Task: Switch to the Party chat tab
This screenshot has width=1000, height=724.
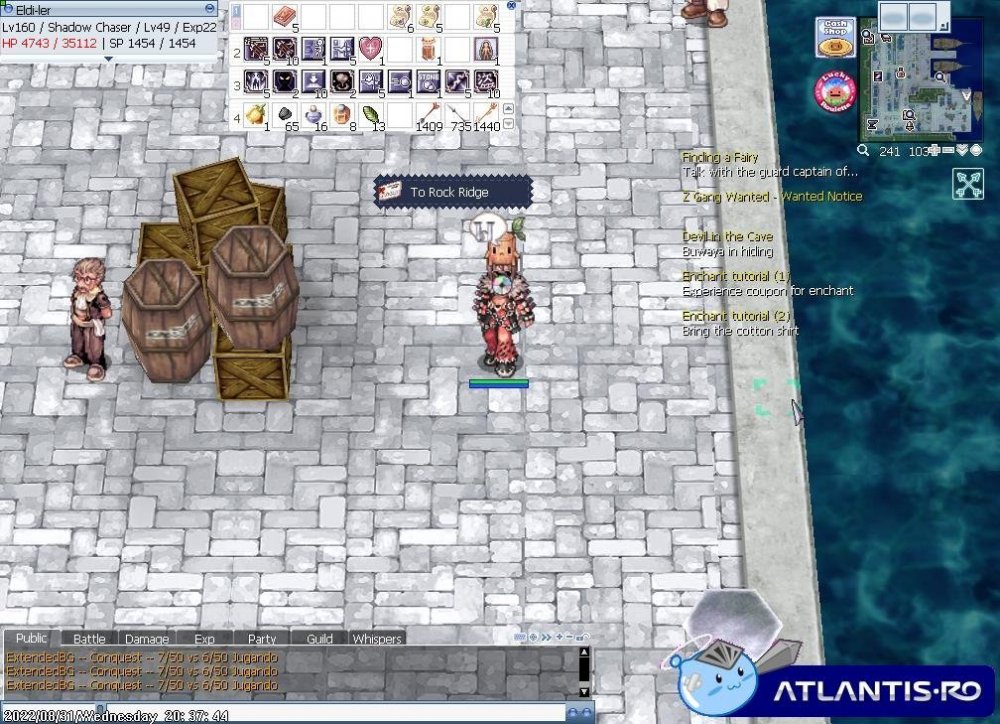Action: (262, 639)
